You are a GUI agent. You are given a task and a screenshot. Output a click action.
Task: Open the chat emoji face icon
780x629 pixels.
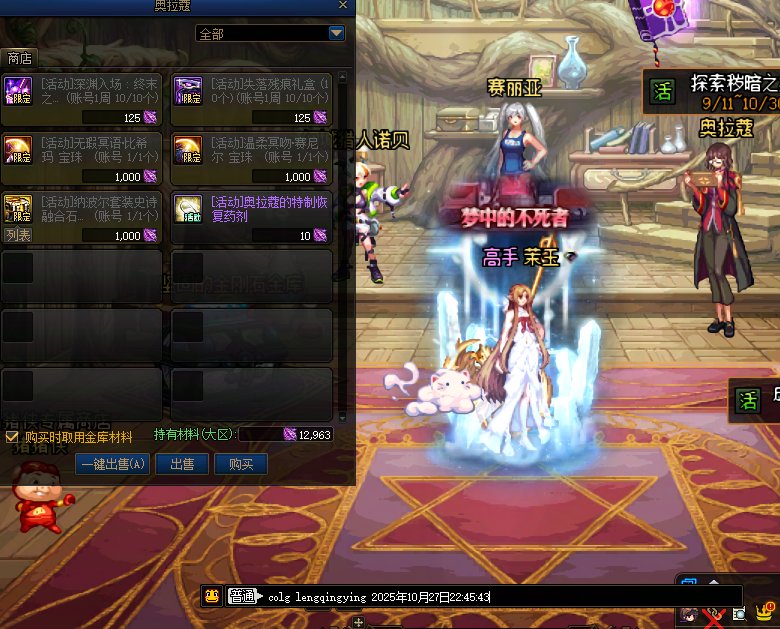tap(212, 597)
